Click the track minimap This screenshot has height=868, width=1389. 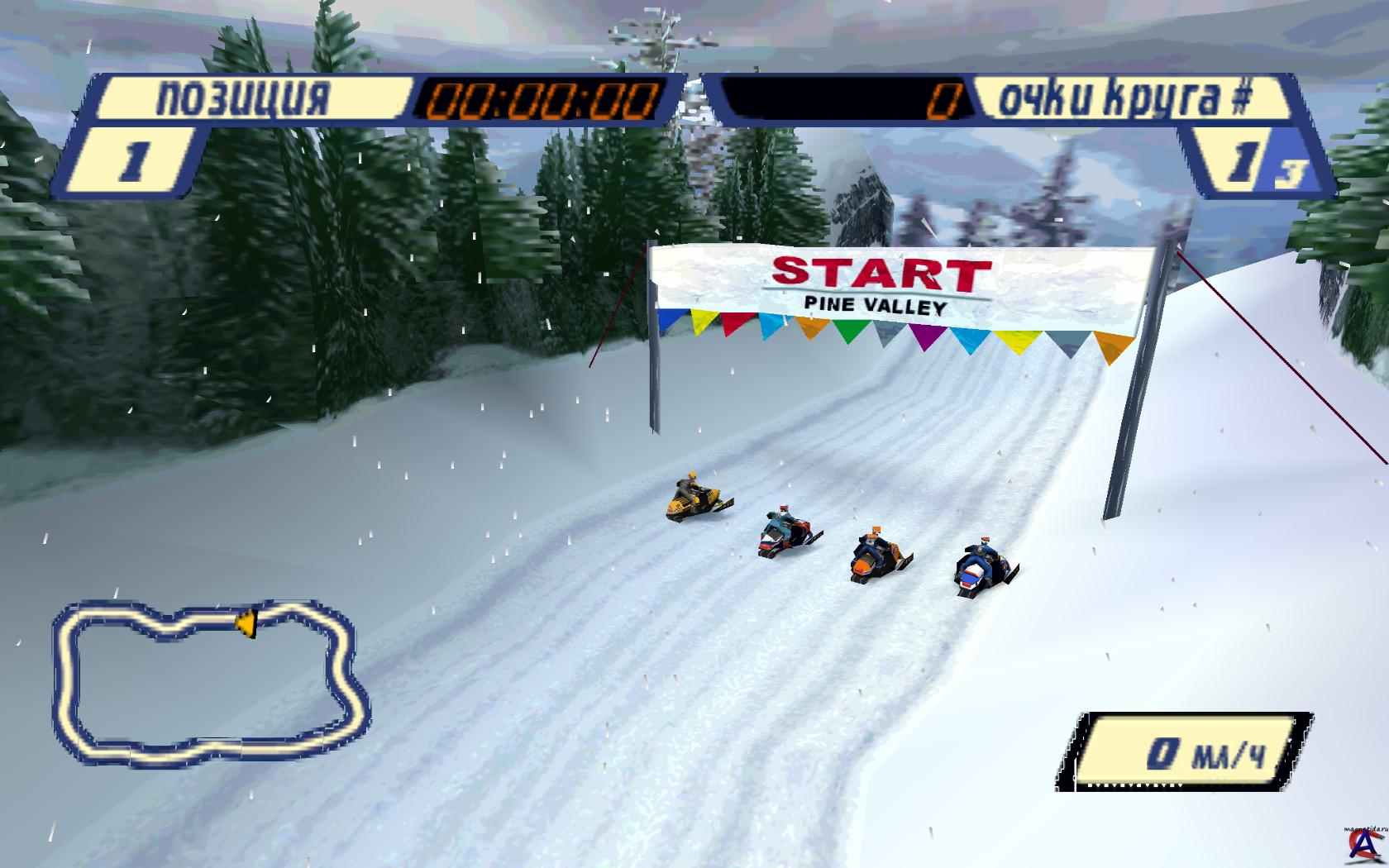coord(210,683)
